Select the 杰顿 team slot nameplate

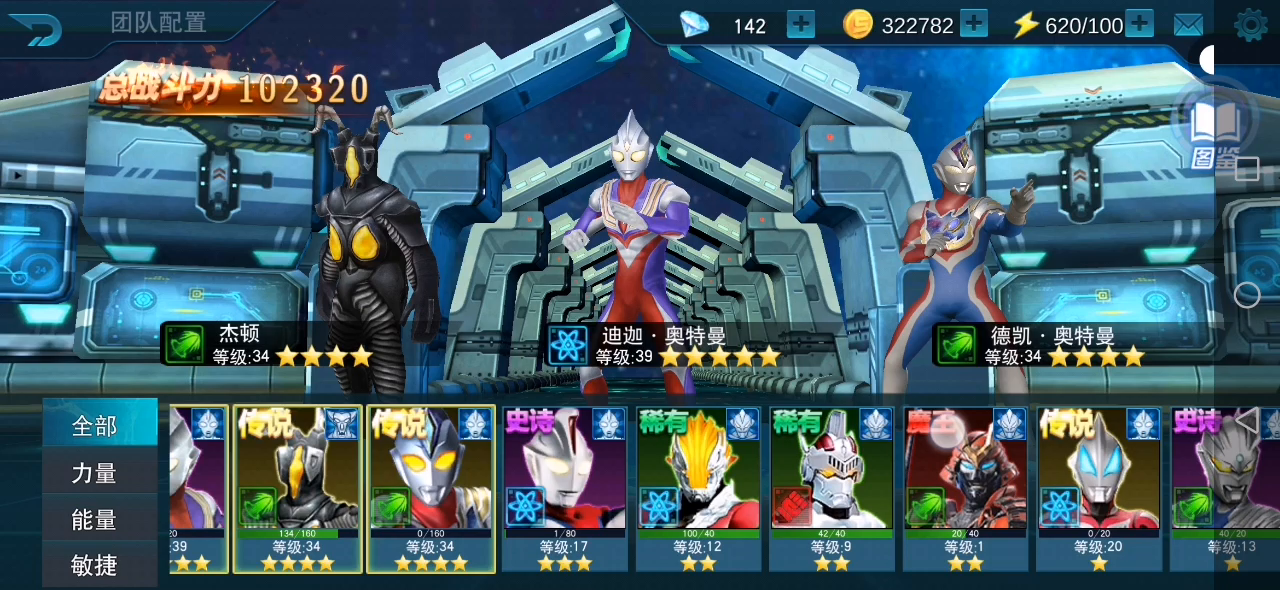click(266, 344)
